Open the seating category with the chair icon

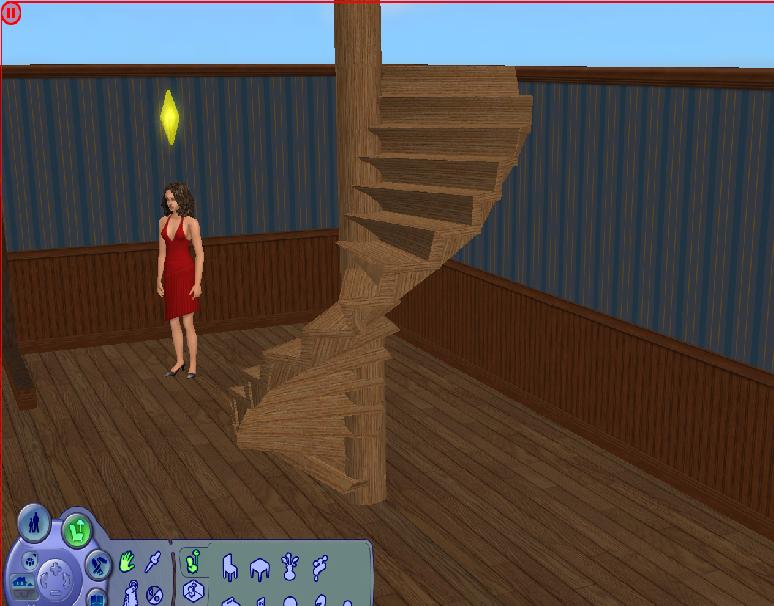pos(229,568)
